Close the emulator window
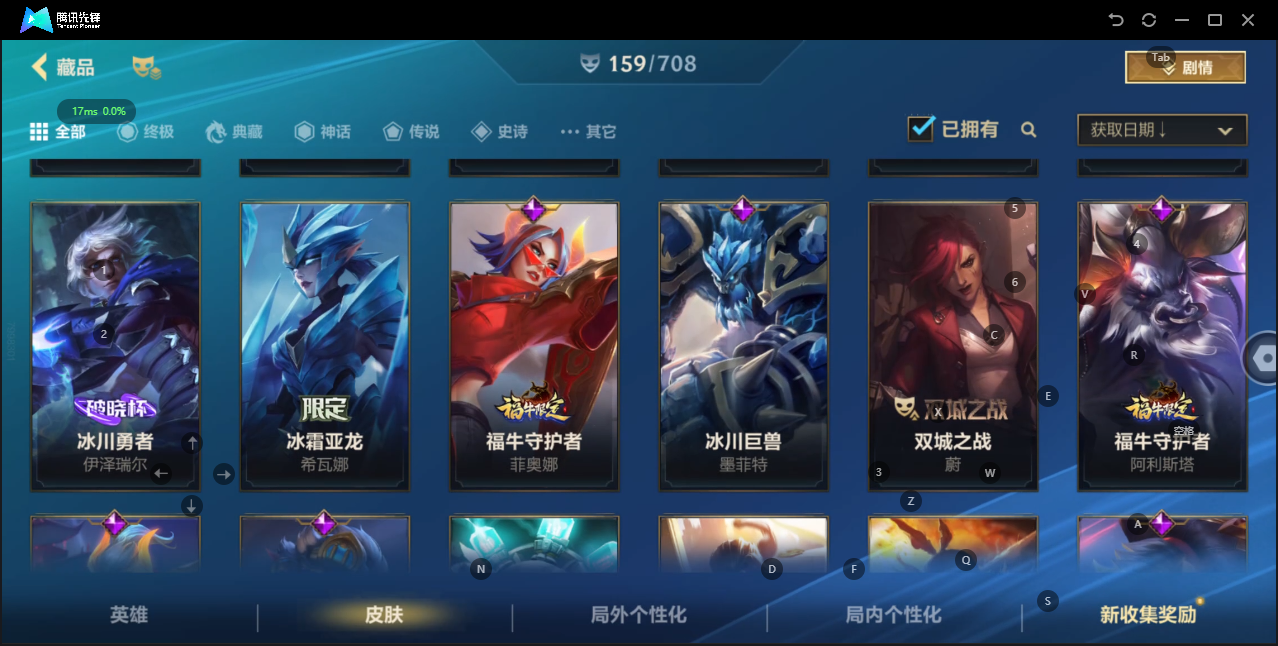The width and height of the screenshot is (1278, 646). coord(1248,20)
